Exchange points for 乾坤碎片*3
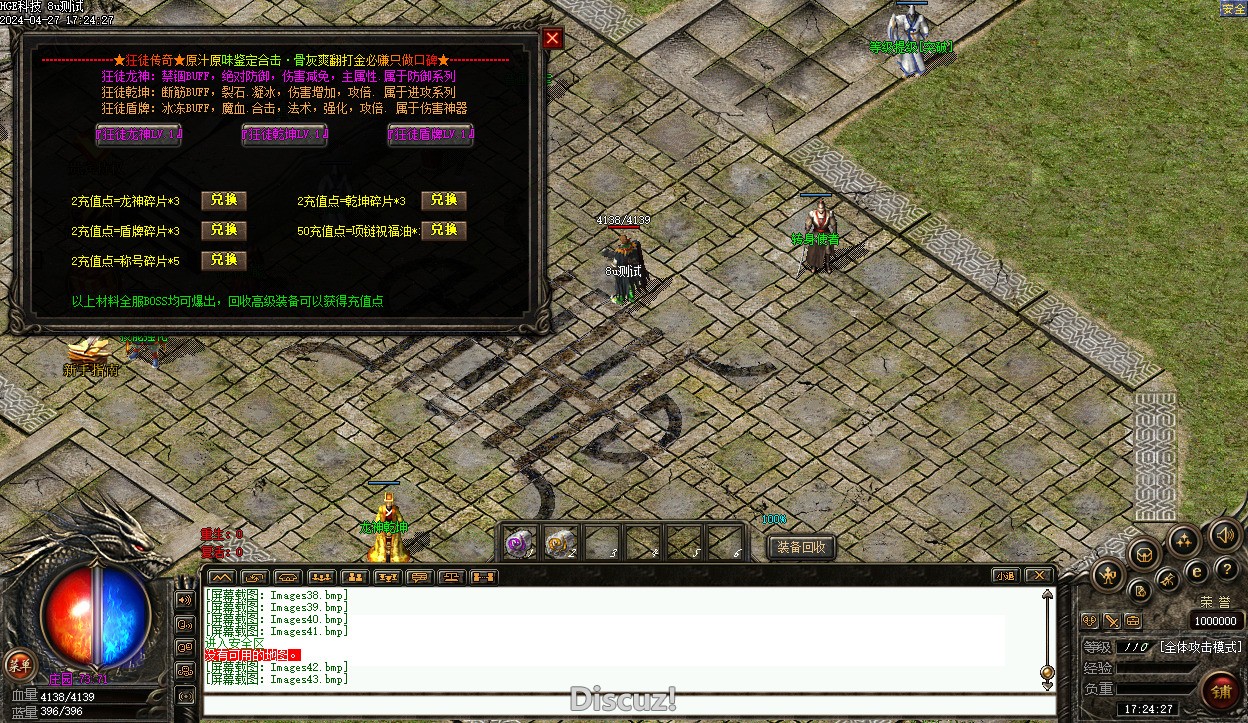Viewport: 1248px width, 723px height. pyautogui.click(x=443, y=201)
